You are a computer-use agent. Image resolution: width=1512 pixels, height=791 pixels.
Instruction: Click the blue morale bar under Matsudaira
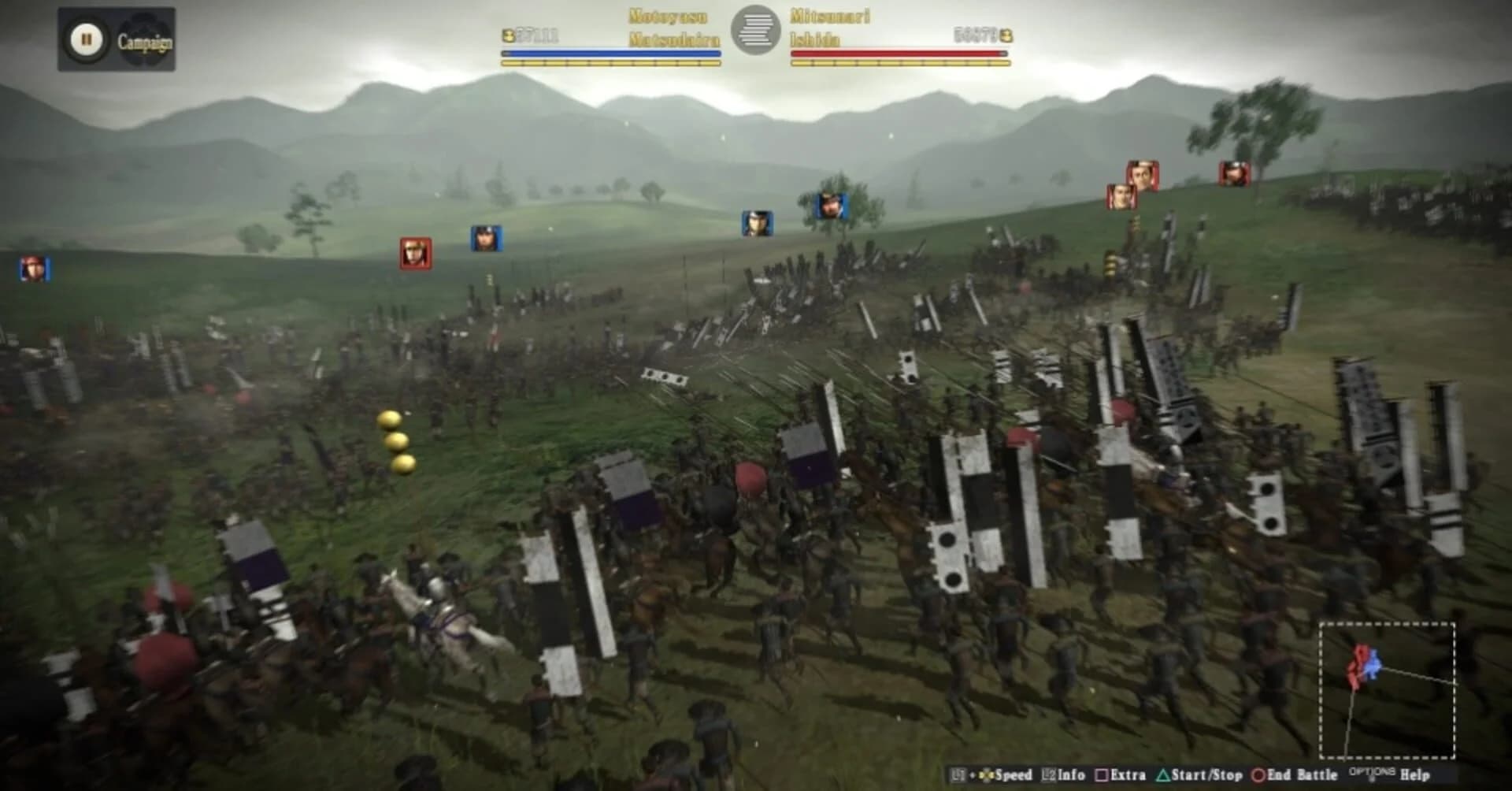pyautogui.click(x=610, y=54)
